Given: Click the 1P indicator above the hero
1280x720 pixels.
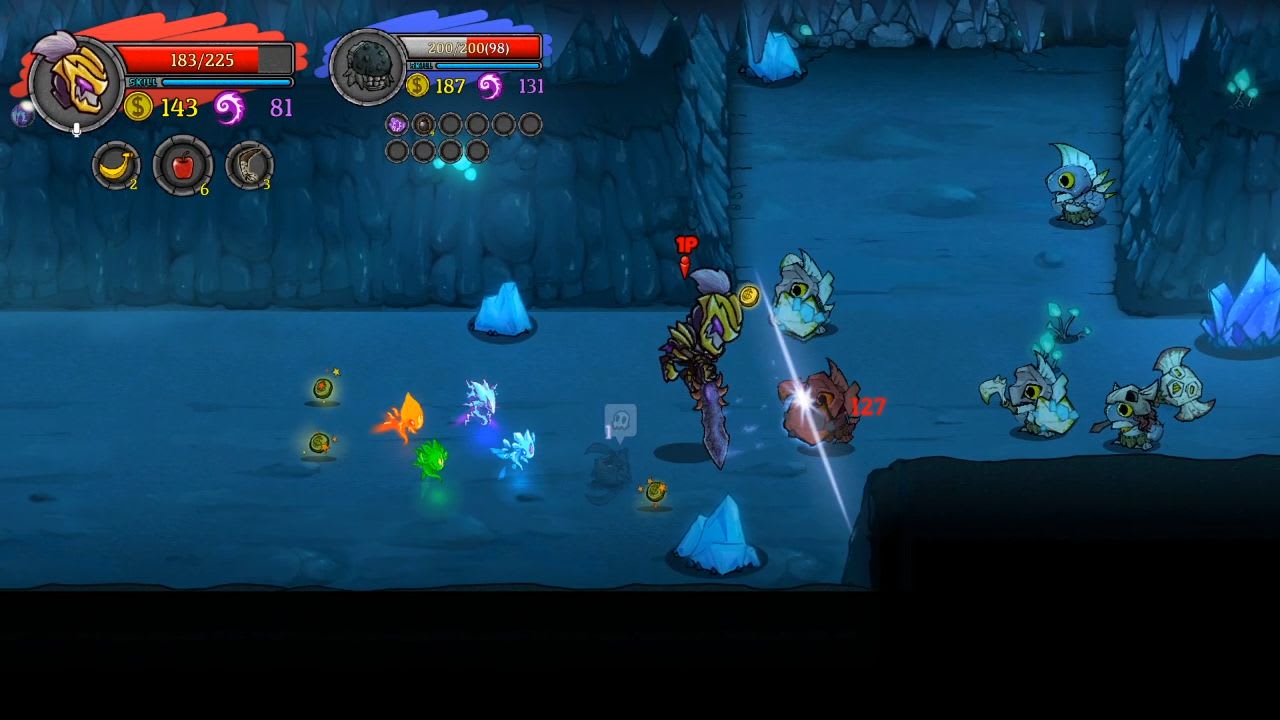Looking at the screenshot, I should [686, 243].
